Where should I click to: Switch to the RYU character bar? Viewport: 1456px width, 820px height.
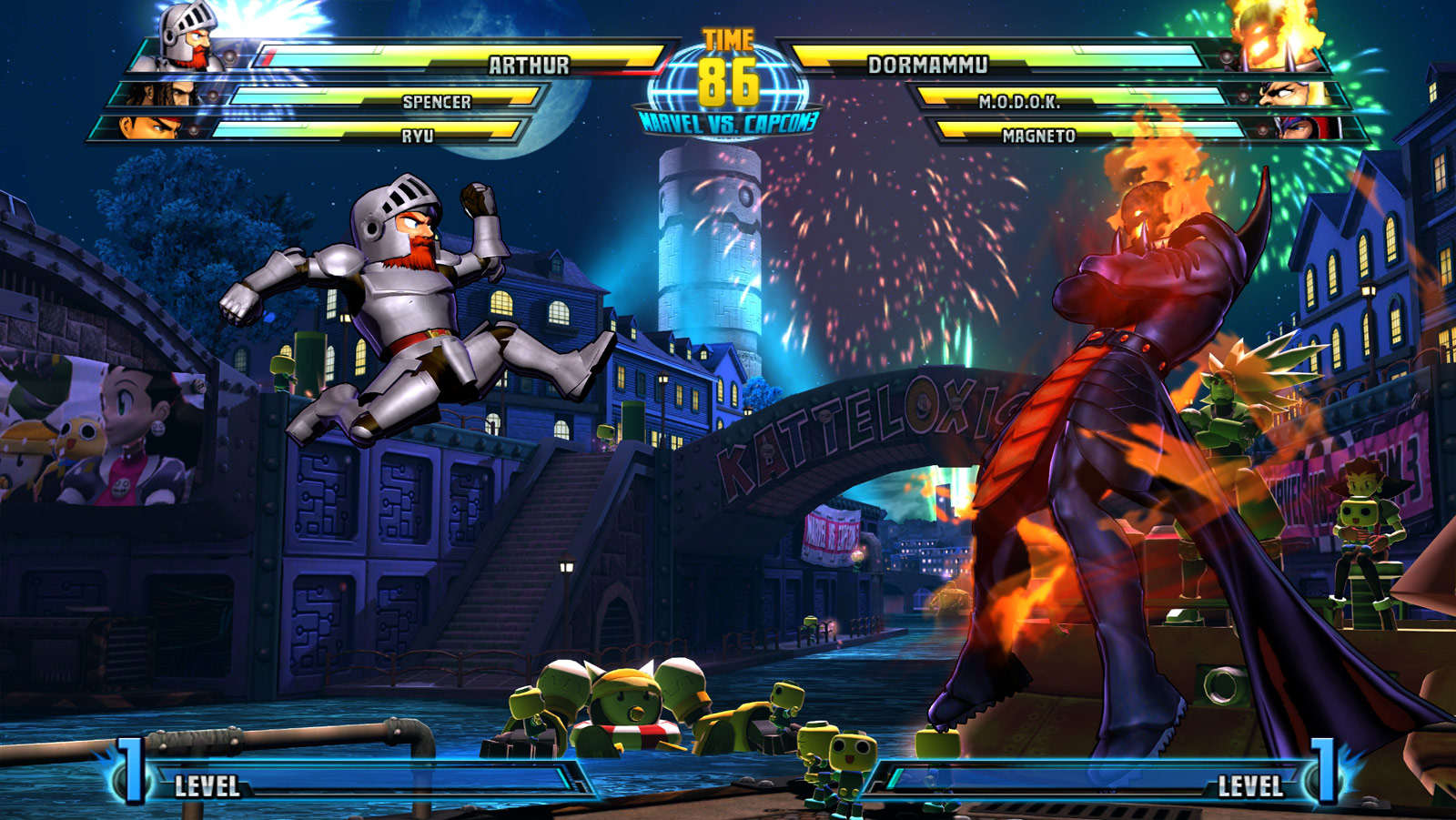pyautogui.click(x=419, y=135)
